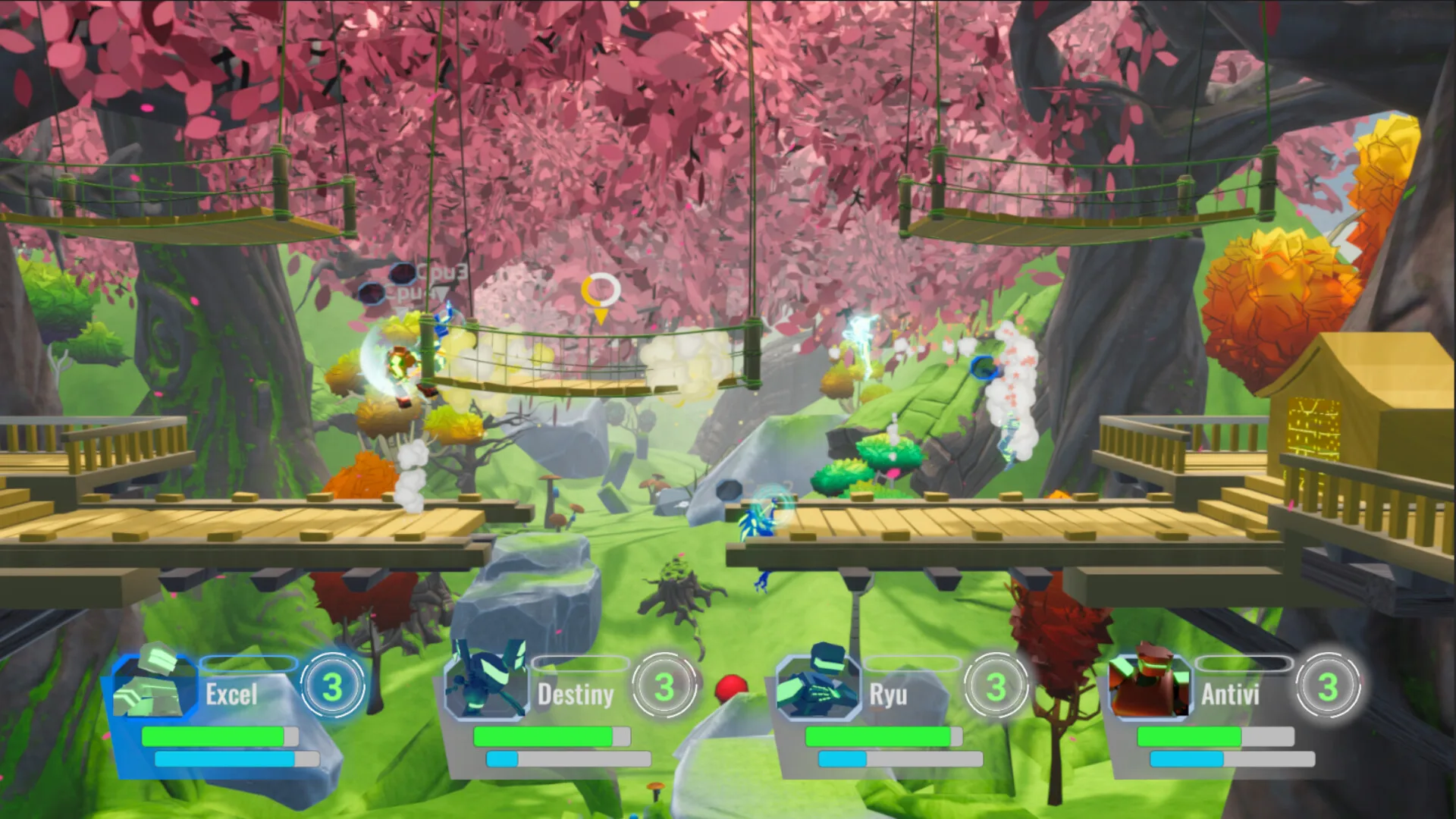1456x819 pixels.
Task: Click the Cpu3 player tag portrait
Action: point(403,274)
